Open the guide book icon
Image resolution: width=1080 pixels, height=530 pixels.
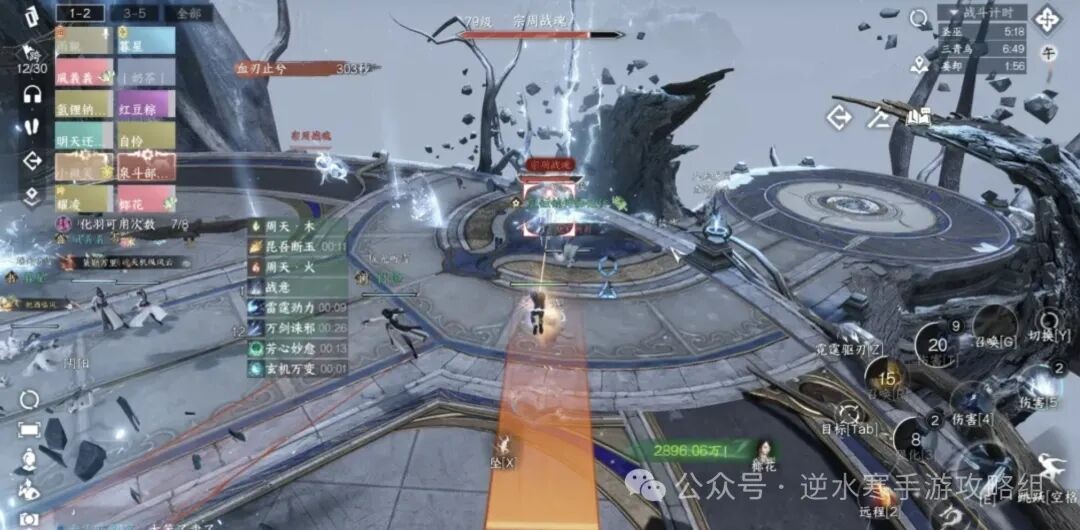919,117
